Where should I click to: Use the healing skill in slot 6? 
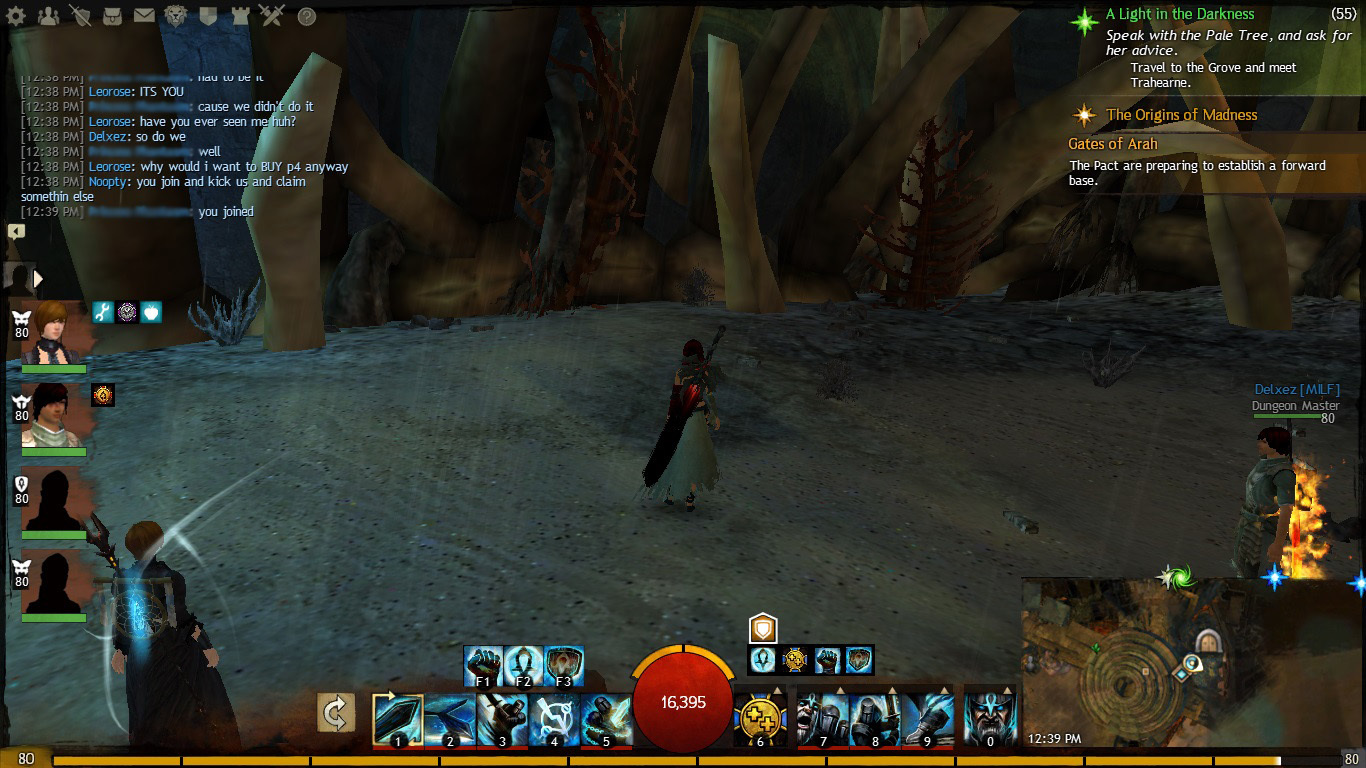click(760, 720)
